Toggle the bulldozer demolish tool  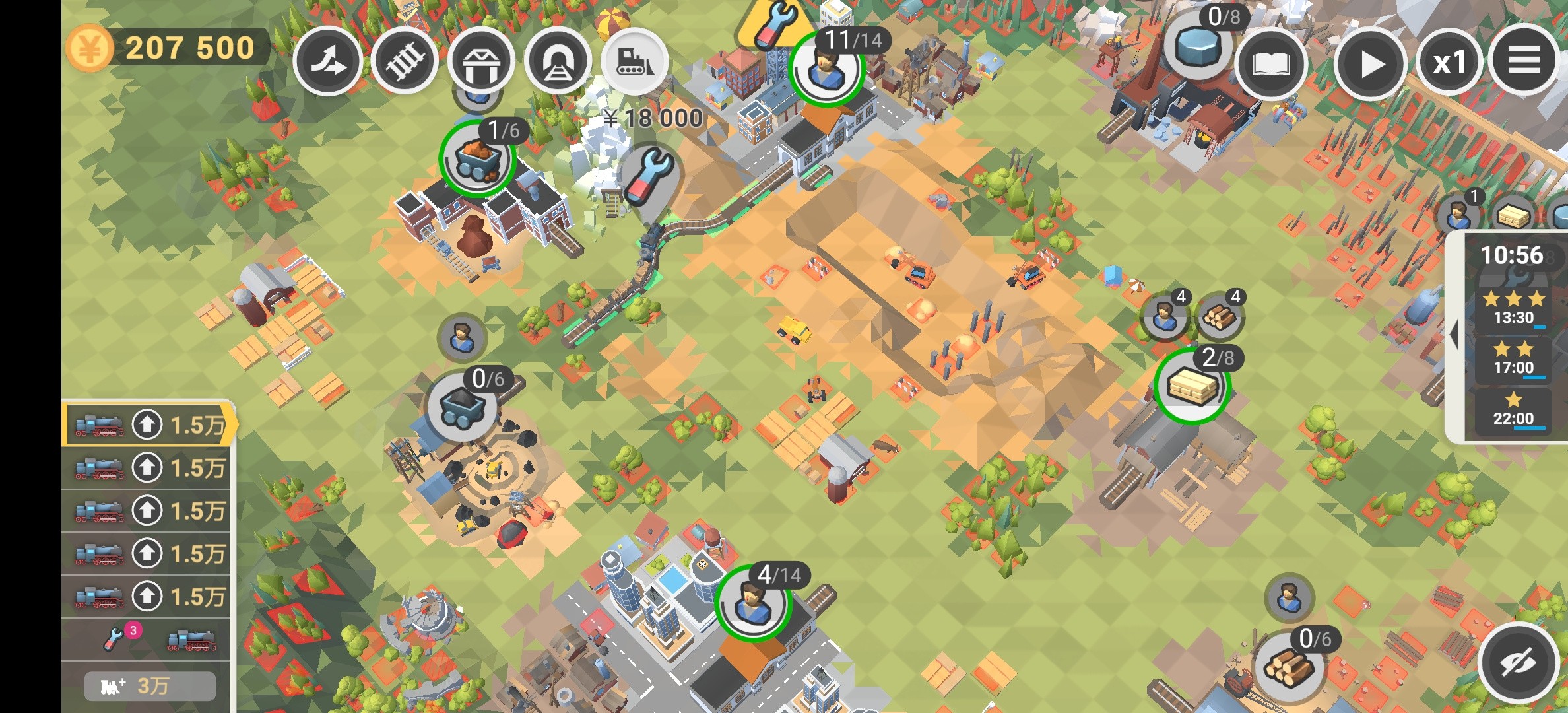635,62
